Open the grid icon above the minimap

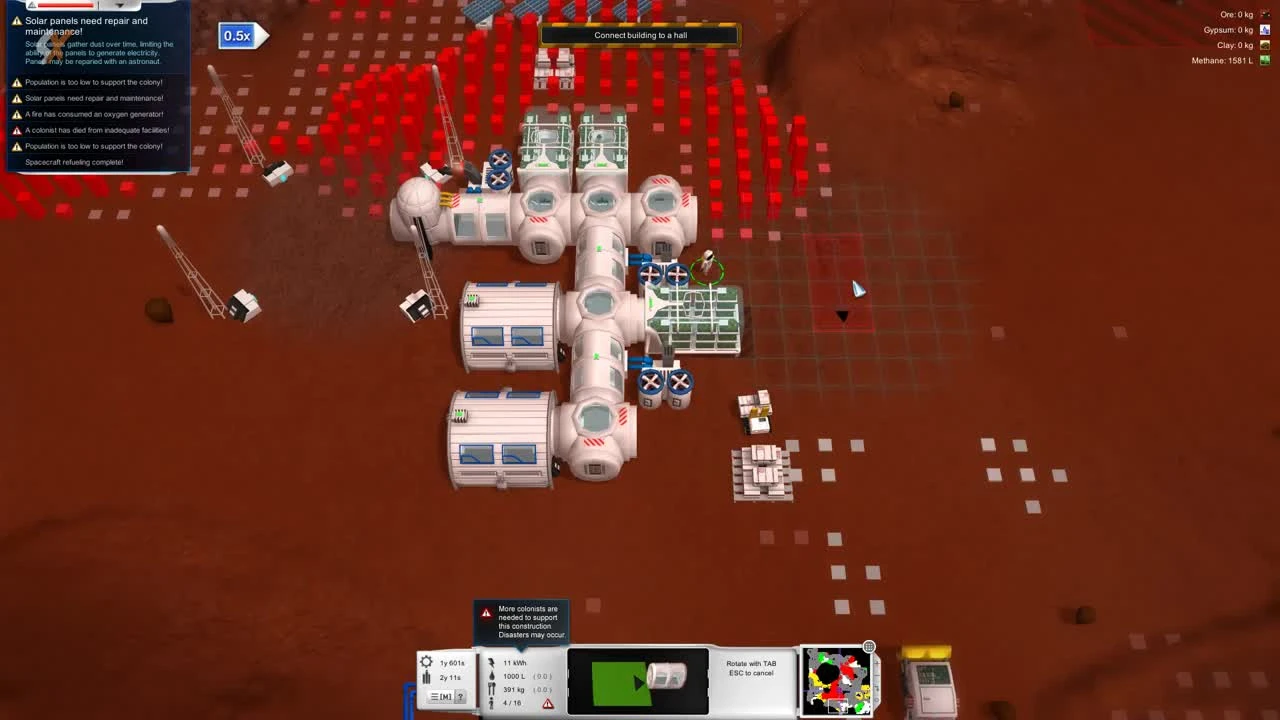pos(869,647)
